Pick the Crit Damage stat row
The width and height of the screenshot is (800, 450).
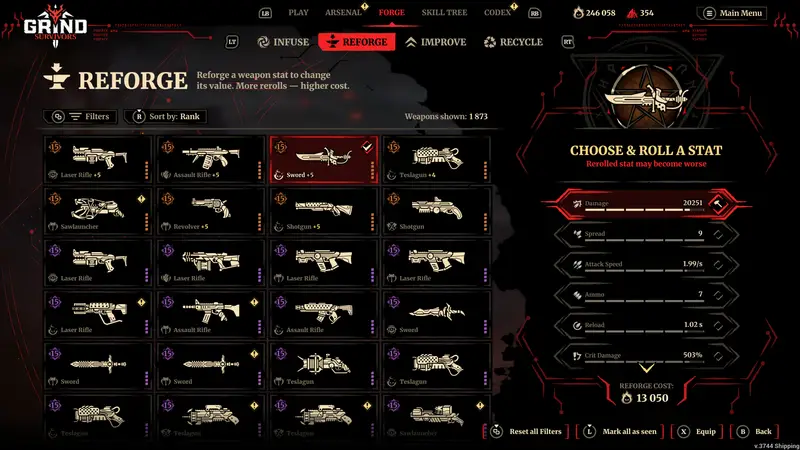(640, 355)
